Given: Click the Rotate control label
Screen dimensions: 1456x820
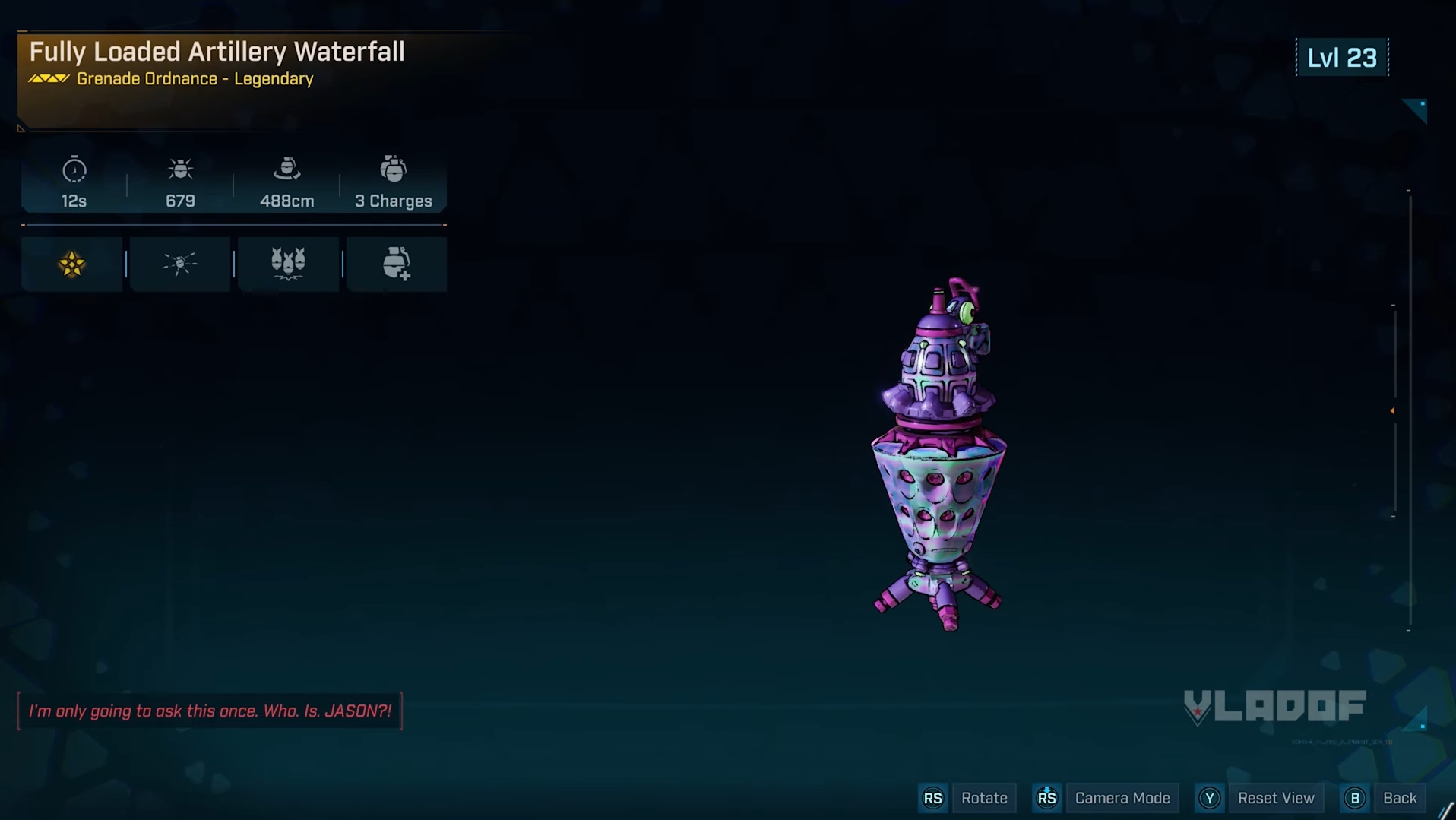Looking at the screenshot, I should point(983,798).
